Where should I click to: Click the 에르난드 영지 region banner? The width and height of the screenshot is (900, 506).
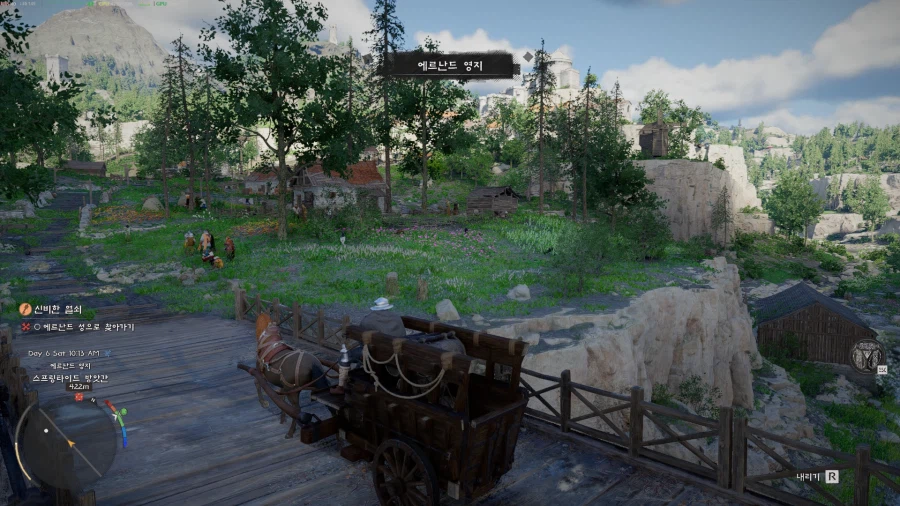(450, 66)
